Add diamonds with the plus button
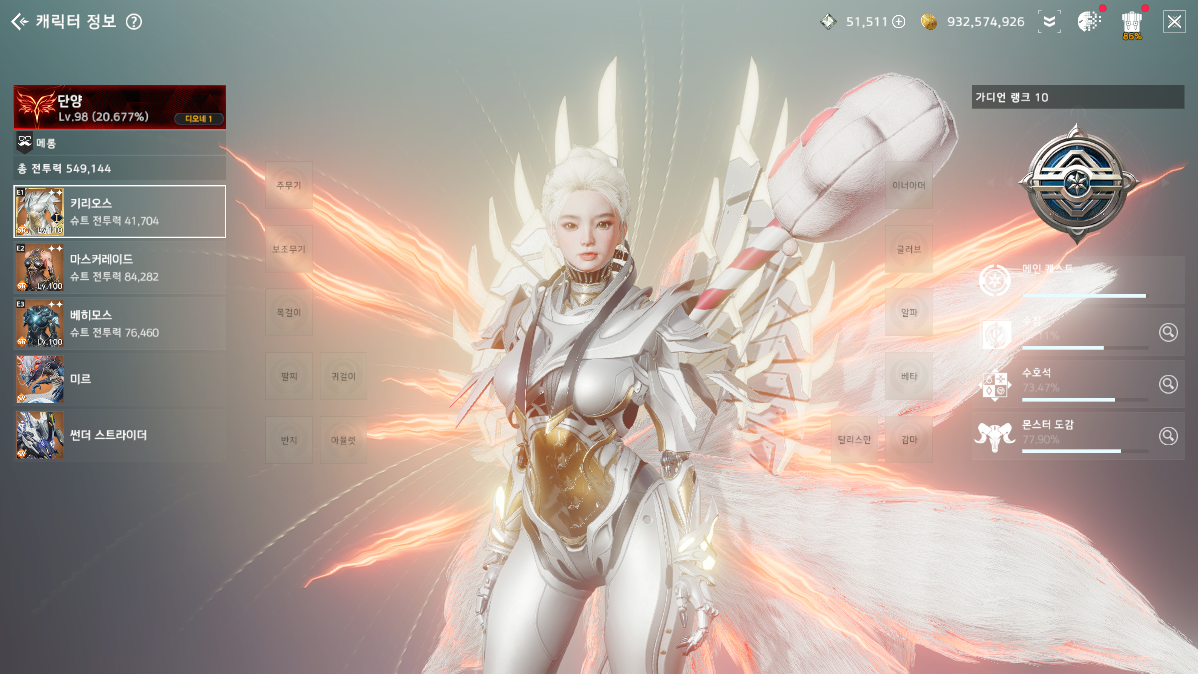1198x674 pixels. tap(898, 21)
